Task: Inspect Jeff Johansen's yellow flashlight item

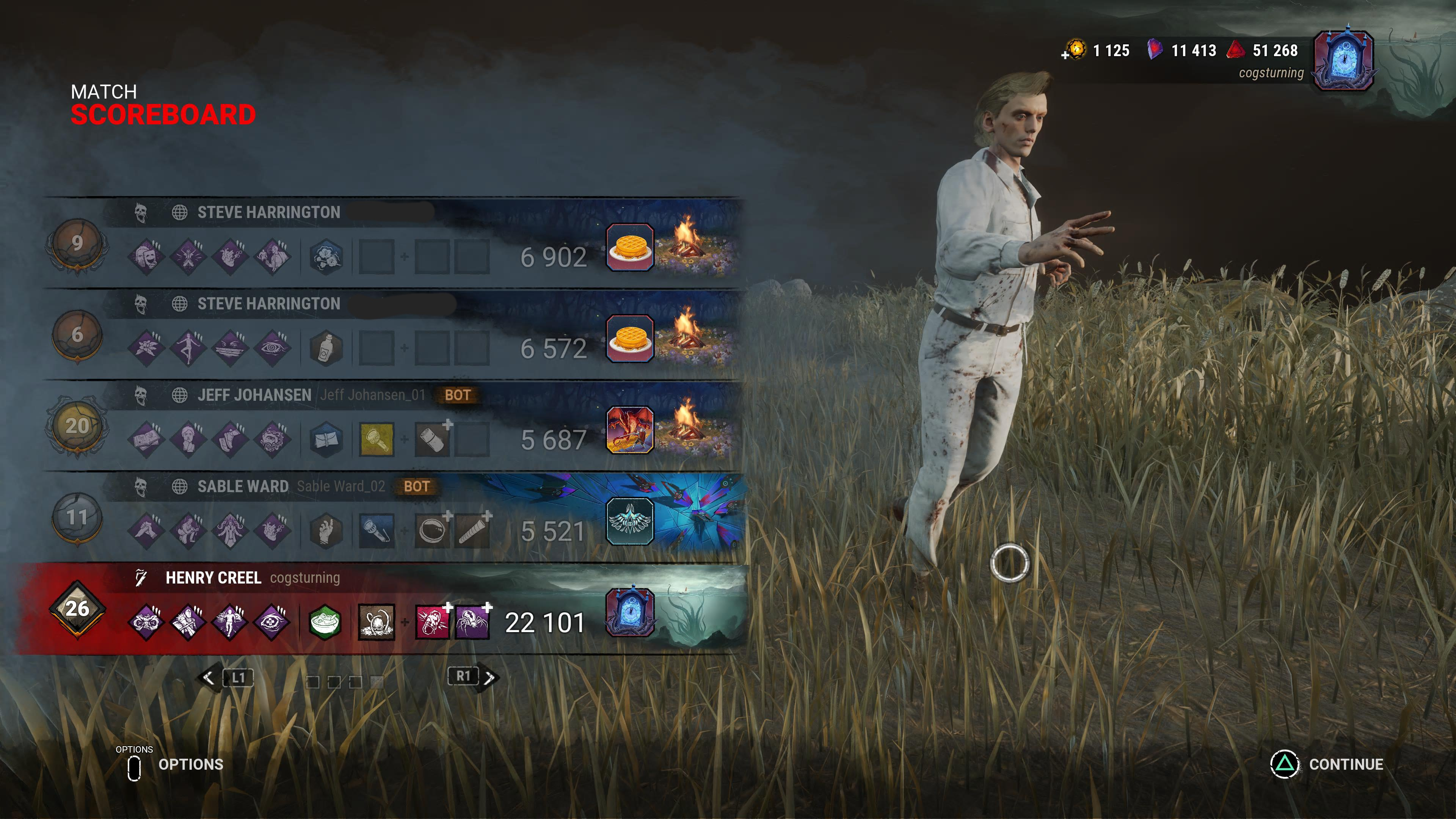Action: pyautogui.click(x=377, y=439)
